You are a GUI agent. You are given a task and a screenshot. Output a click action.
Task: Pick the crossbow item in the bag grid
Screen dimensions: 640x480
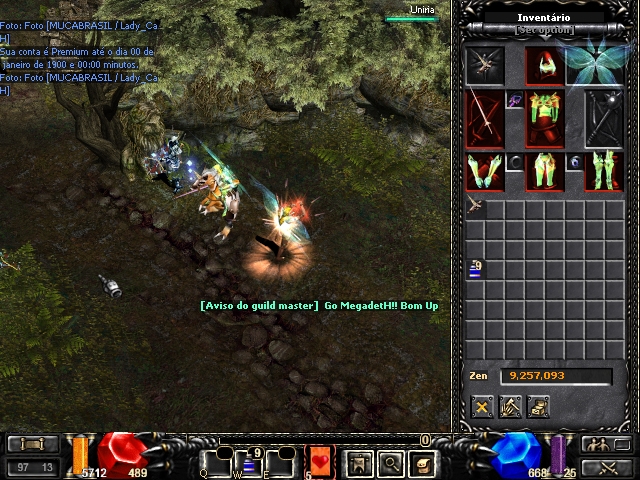click(x=475, y=207)
